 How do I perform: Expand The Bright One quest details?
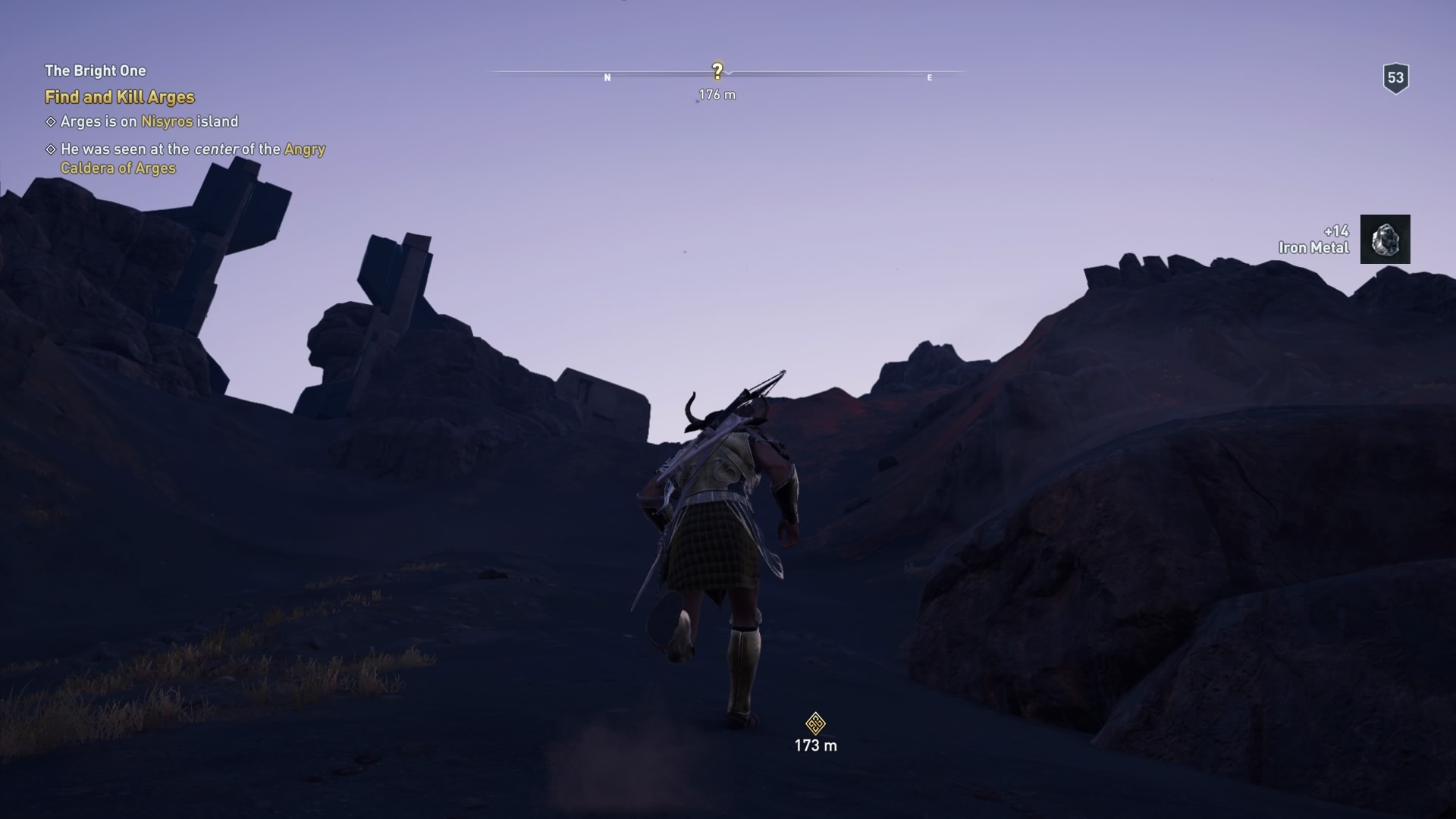95,70
